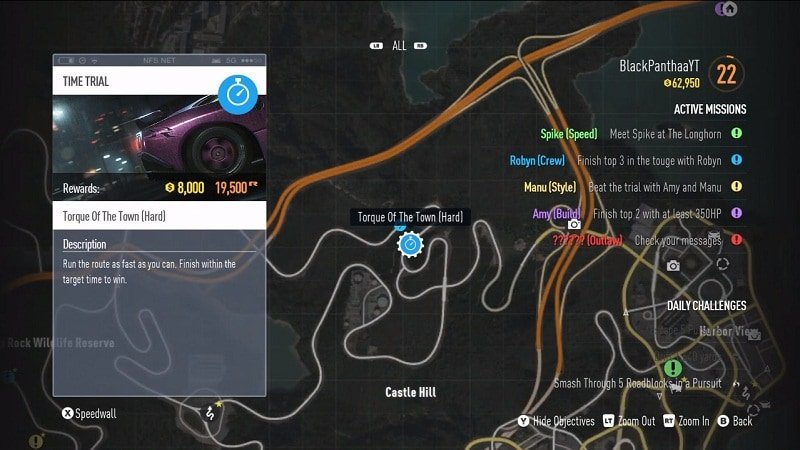800x450 pixels.
Task: Click the level 22 rep badge
Action: [x=726, y=73]
